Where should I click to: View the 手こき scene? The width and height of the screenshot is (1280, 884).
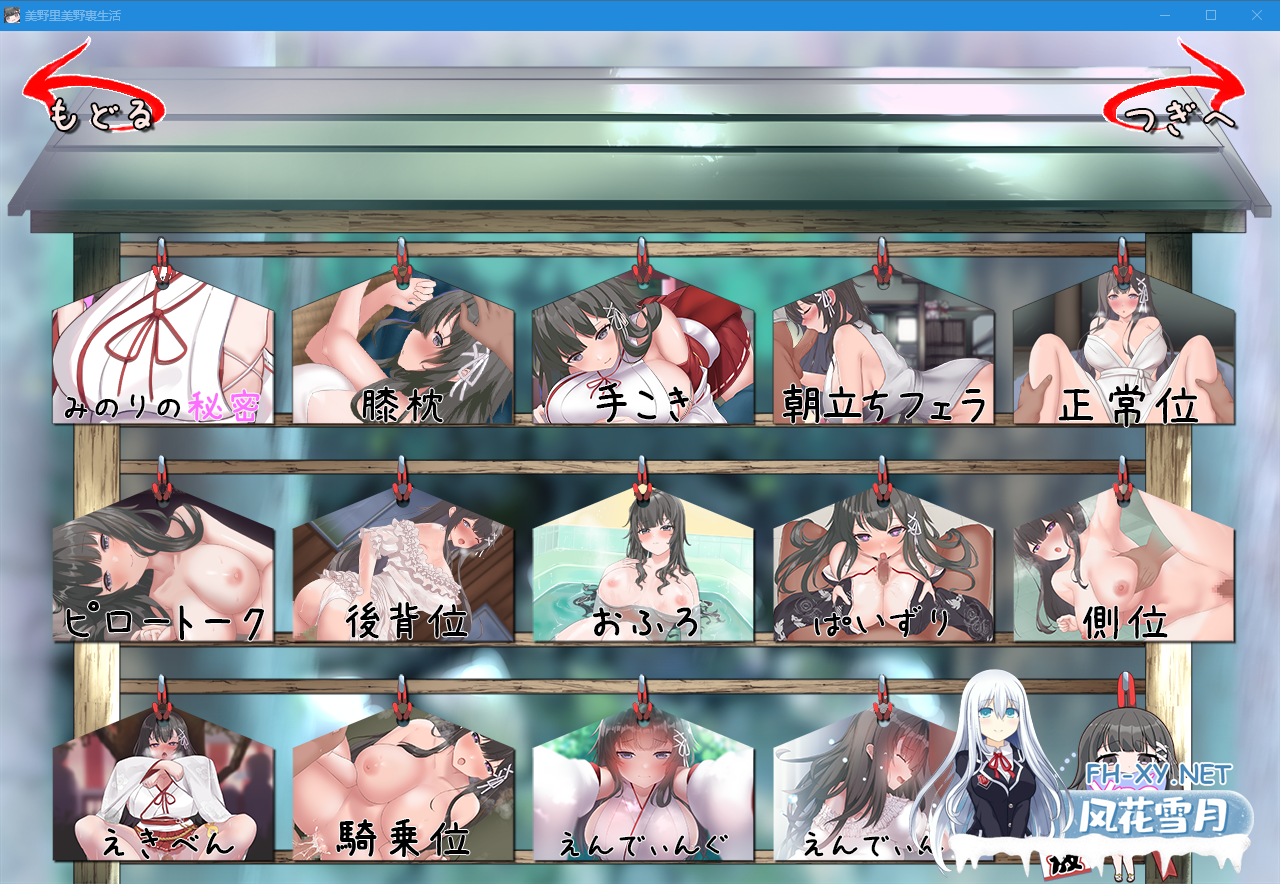pyautogui.click(x=640, y=350)
